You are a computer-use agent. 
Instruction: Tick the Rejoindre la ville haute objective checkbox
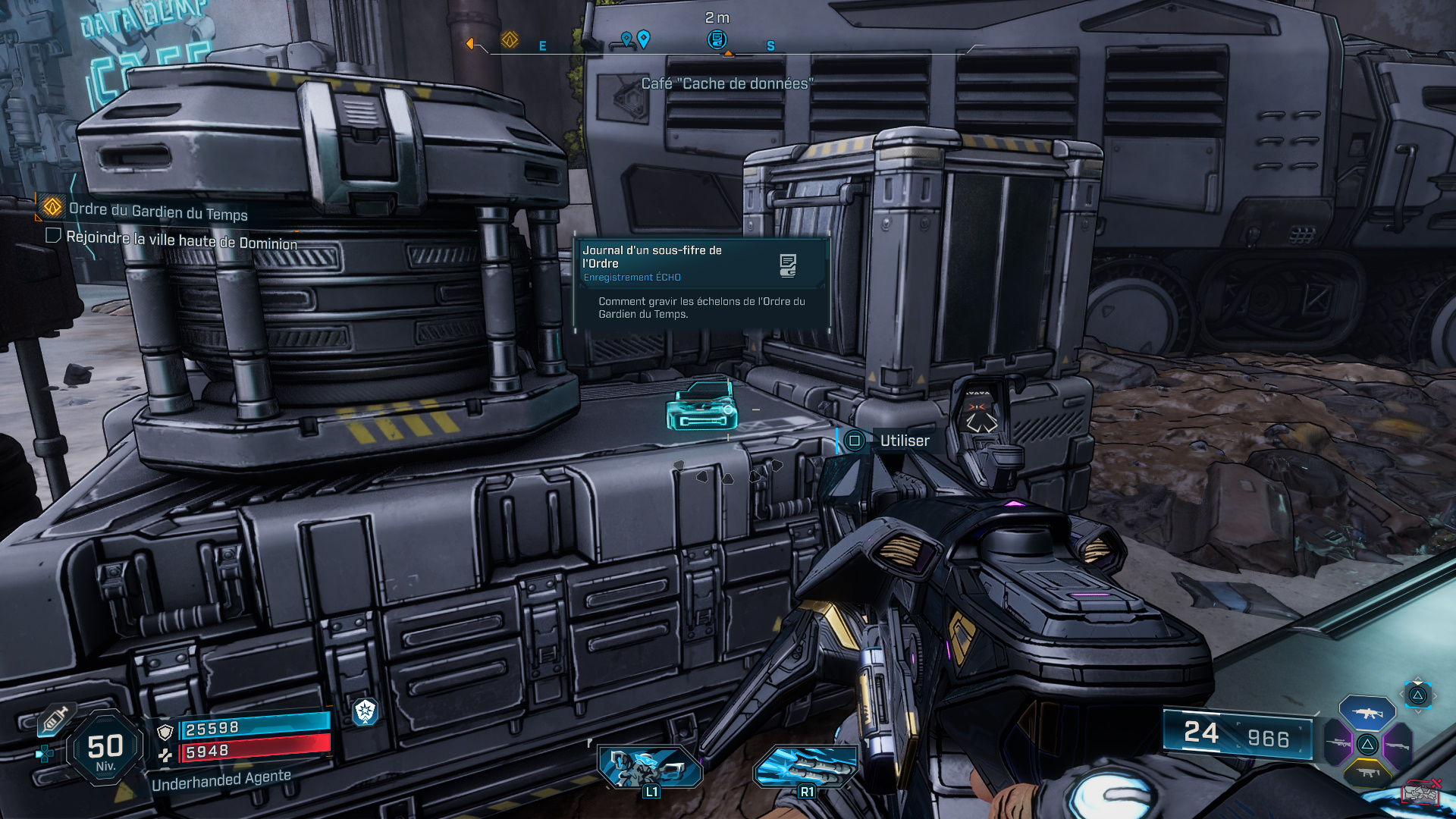(53, 235)
